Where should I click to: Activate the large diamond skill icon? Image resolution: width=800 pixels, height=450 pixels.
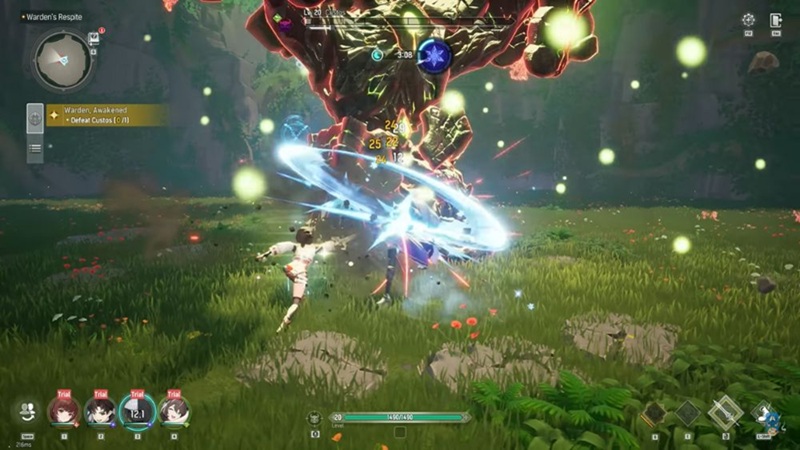[725, 412]
